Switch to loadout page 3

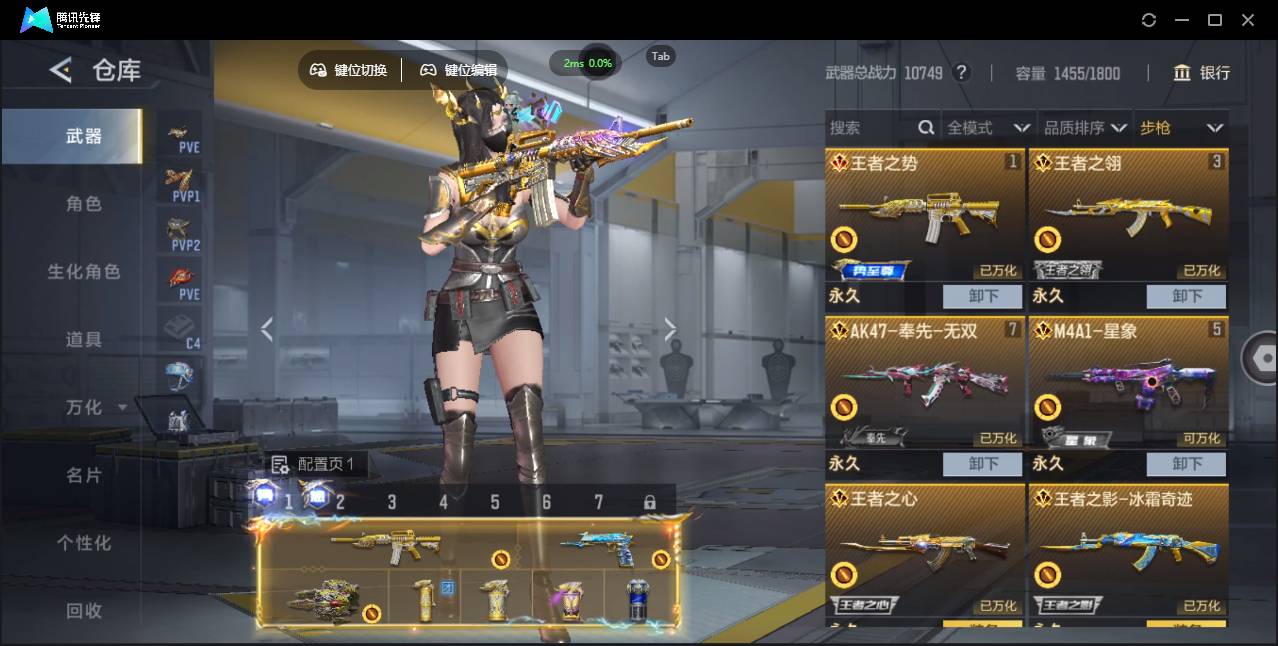(x=392, y=502)
